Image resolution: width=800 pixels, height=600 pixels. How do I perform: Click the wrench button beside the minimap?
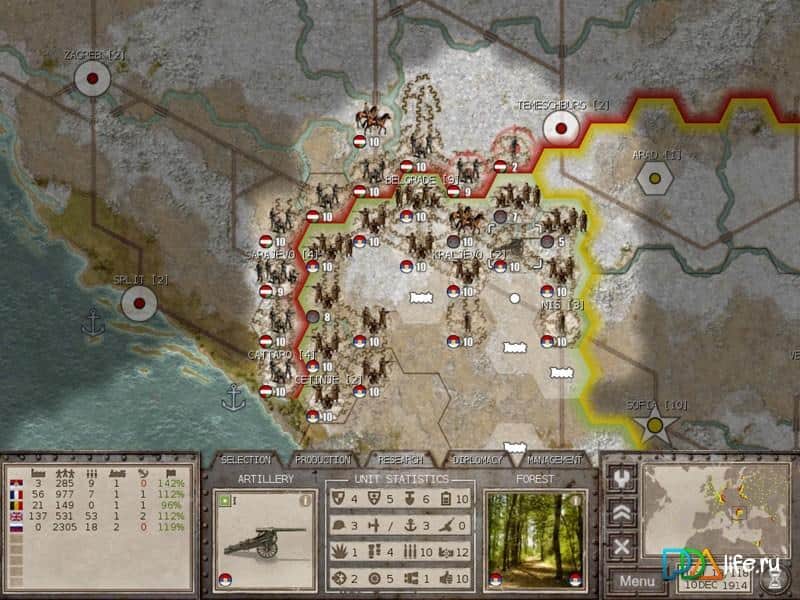click(622, 478)
